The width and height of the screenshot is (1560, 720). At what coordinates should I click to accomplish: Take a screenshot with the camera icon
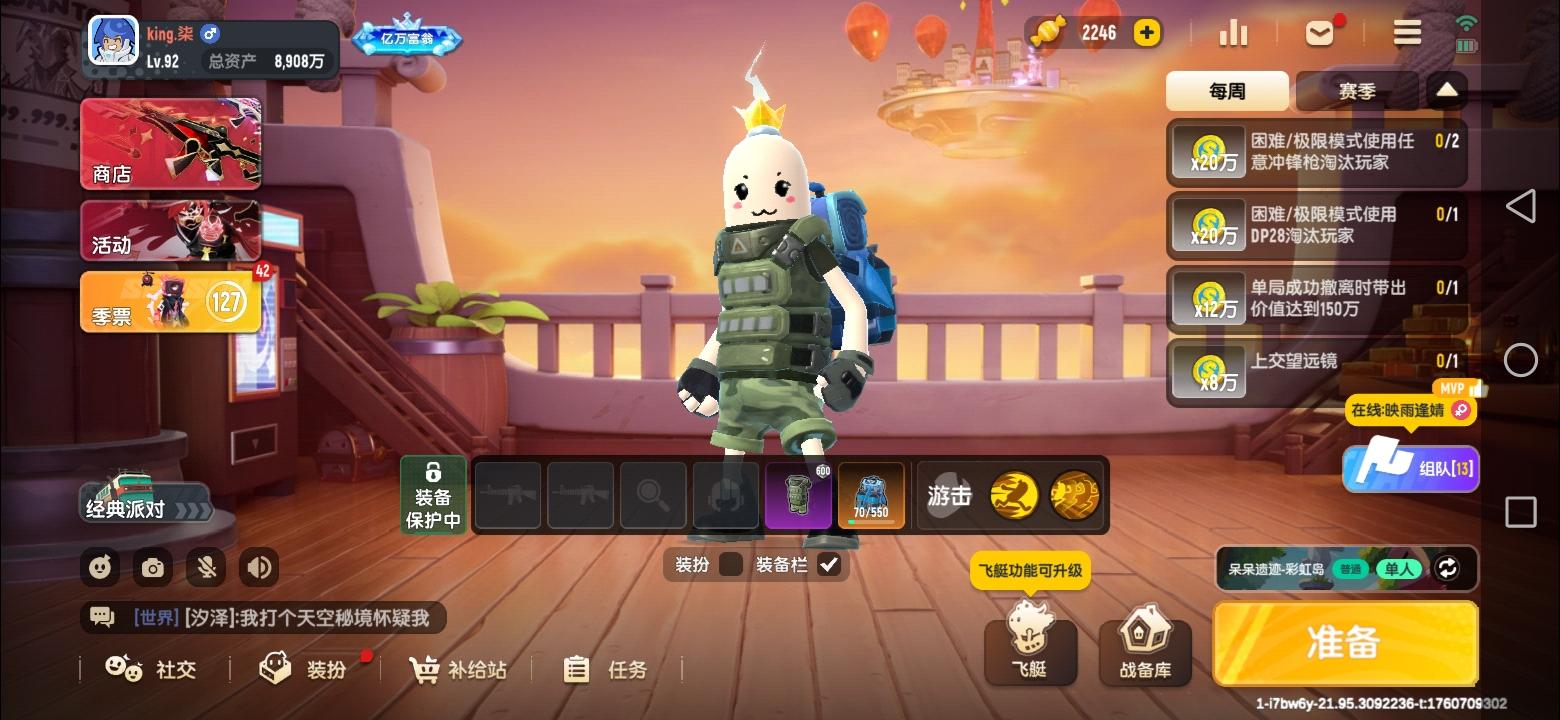click(152, 567)
